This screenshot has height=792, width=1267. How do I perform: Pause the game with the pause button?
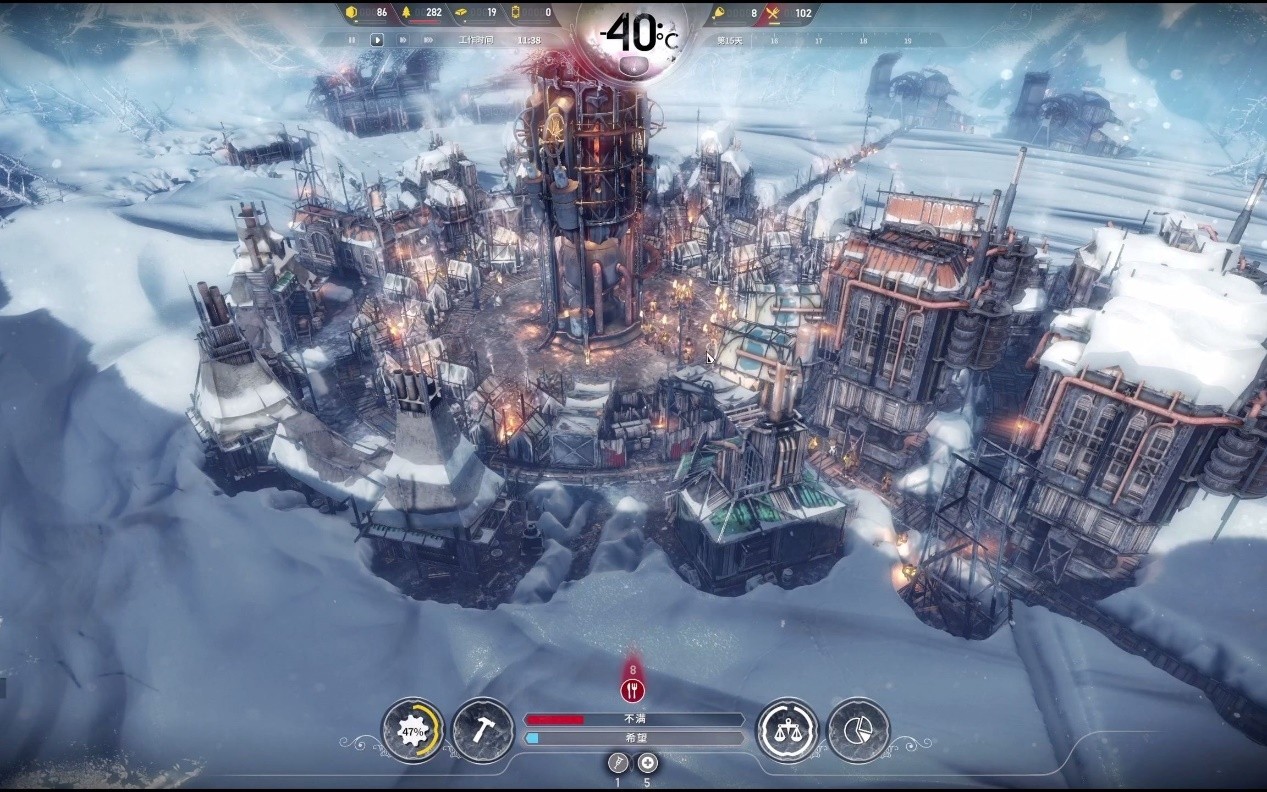(x=352, y=40)
